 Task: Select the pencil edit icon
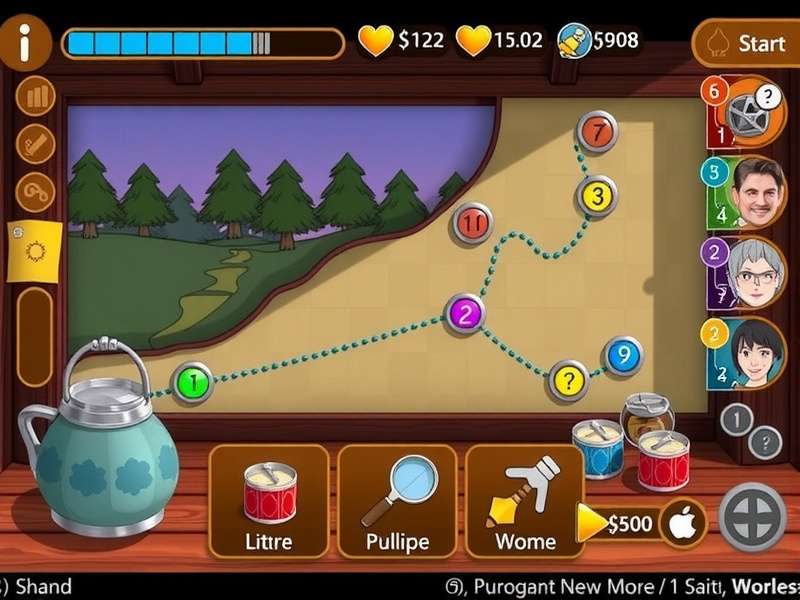pyautogui.click(x=35, y=143)
